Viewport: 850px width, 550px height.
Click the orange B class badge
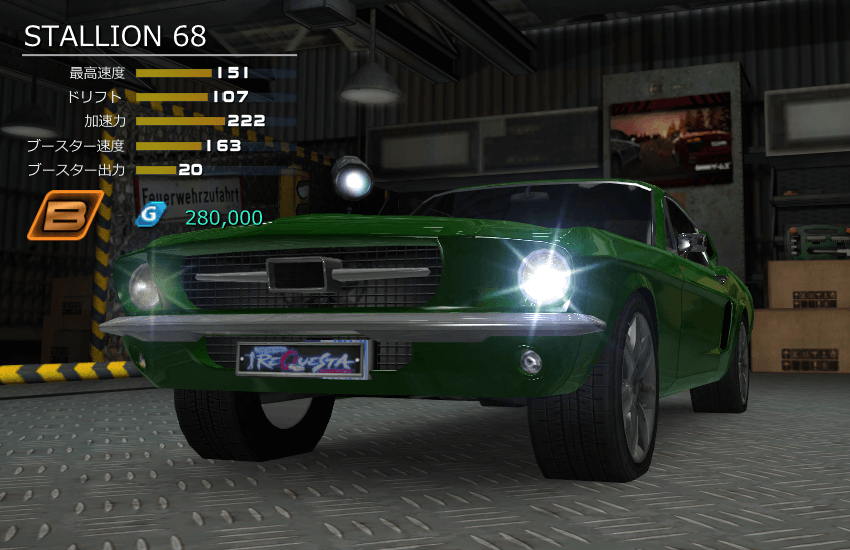[66, 215]
